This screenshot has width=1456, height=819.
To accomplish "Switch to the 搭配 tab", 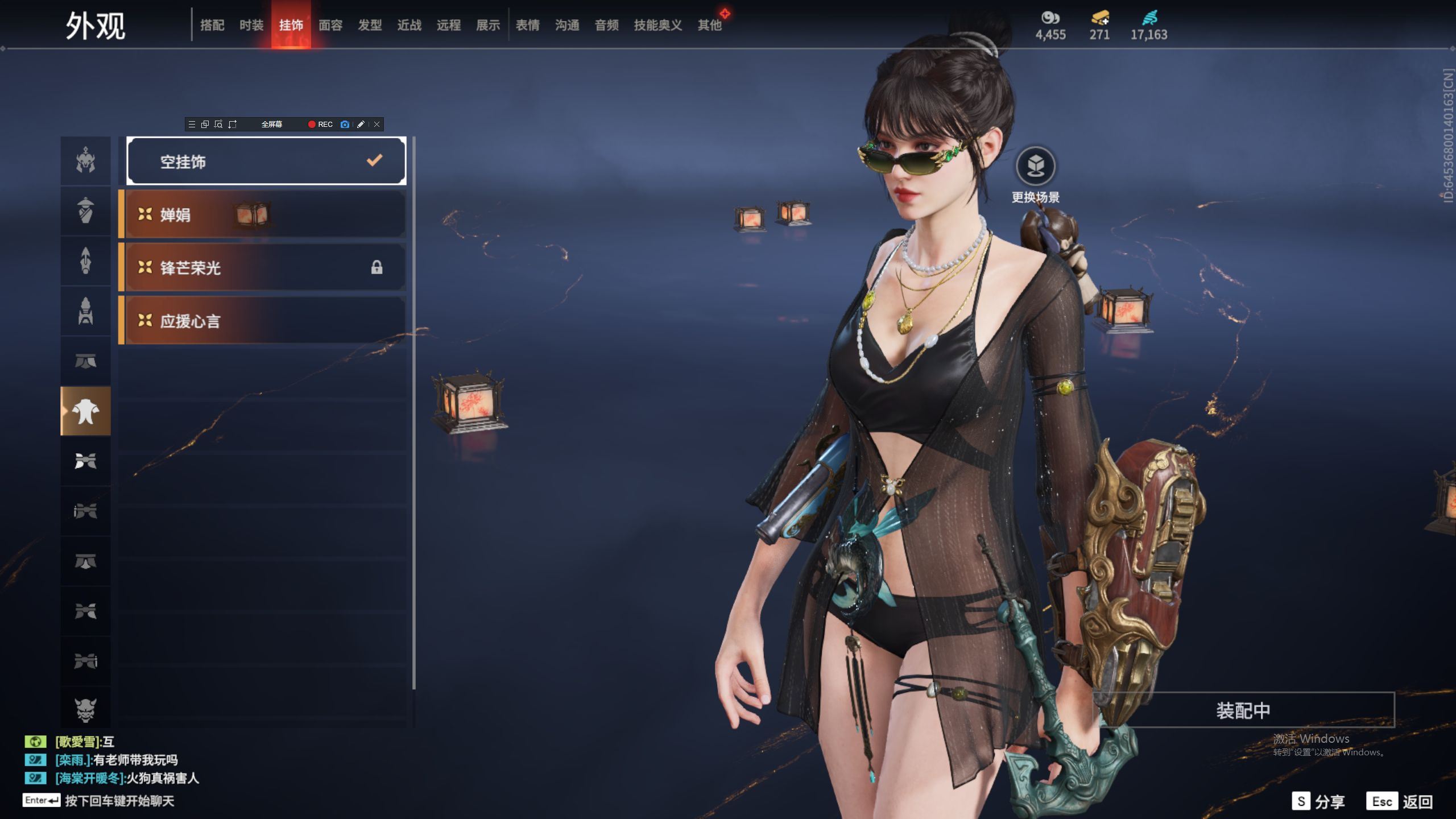I will point(212,25).
